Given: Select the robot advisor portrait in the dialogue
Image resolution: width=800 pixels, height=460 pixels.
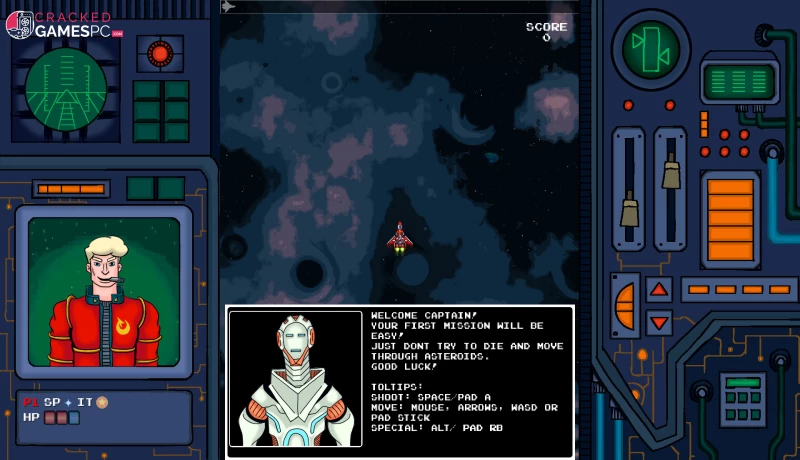Looking at the screenshot, I should (x=295, y=378).
